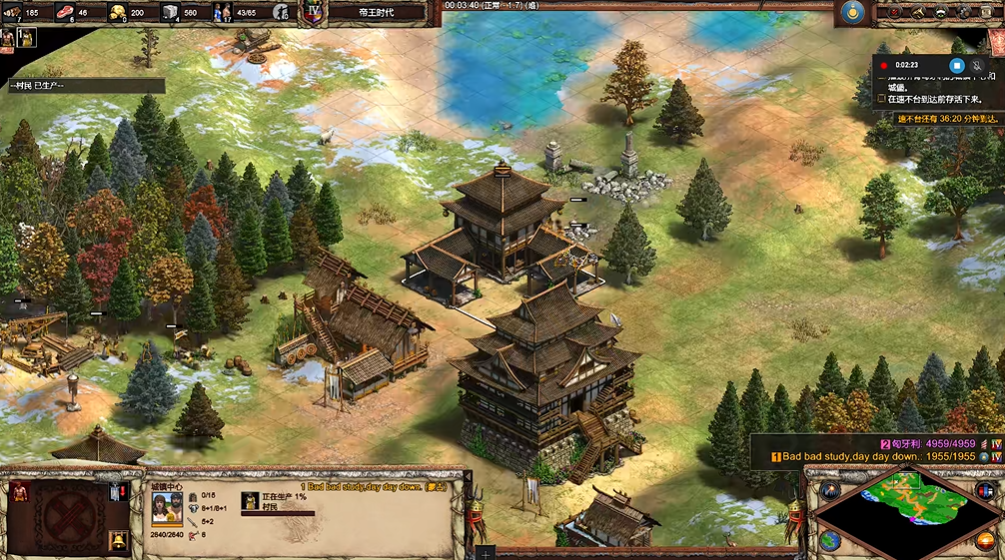Select the signal flare button beside the minimap
Image resolution: width=1005 pixels, height=560 pixels.
(x=831, y=490)
